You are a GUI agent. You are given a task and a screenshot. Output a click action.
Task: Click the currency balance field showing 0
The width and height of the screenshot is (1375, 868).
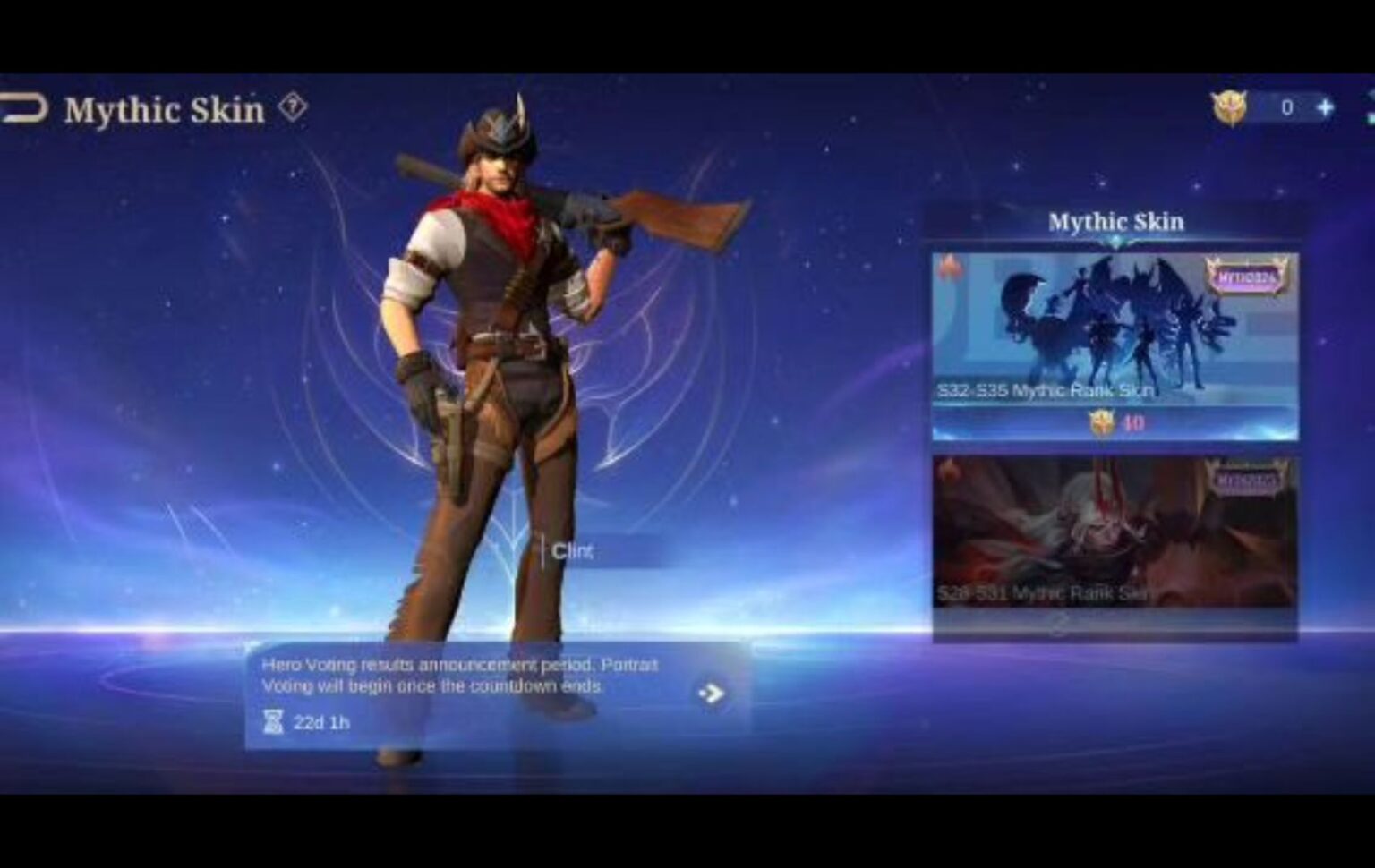(1285, 106)
